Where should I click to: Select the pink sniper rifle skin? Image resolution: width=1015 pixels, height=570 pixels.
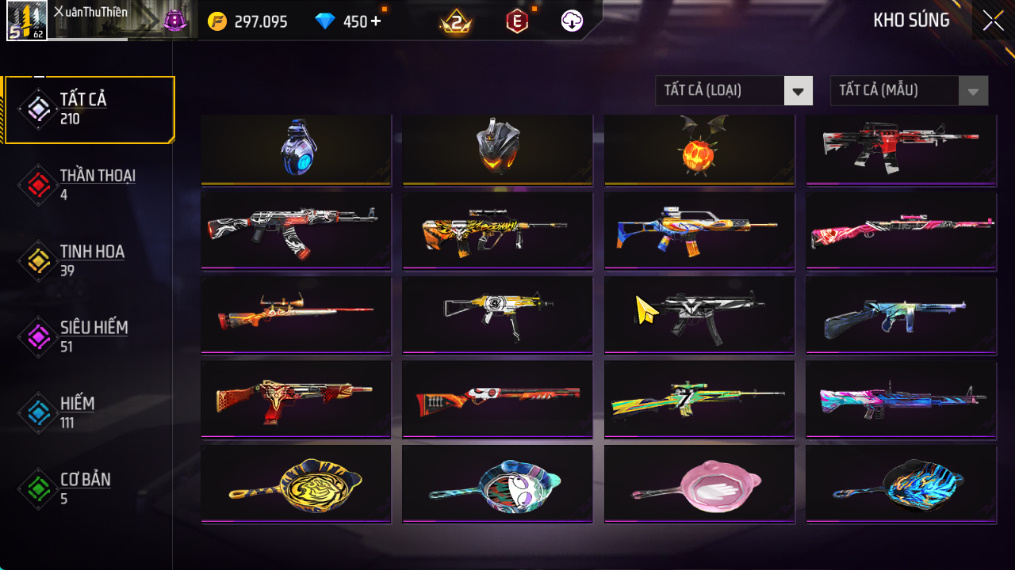coord(901,230)
